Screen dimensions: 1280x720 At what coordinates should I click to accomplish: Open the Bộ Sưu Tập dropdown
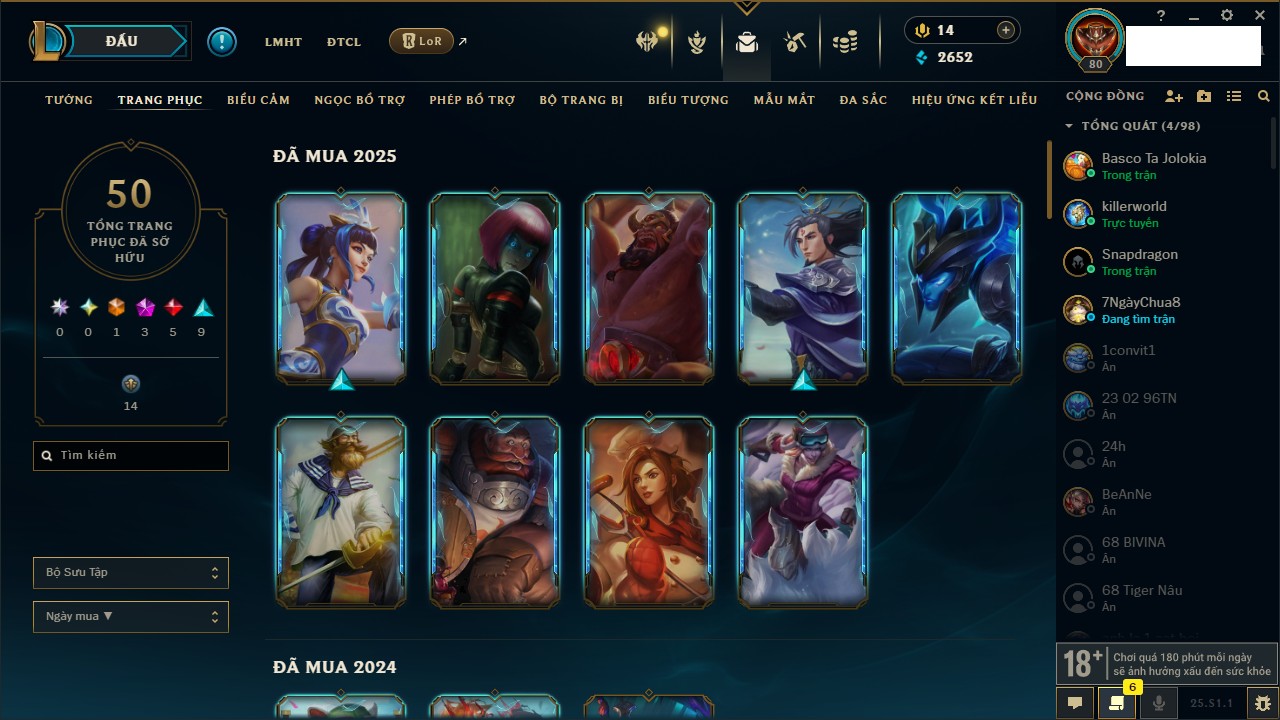coord(131,573)
